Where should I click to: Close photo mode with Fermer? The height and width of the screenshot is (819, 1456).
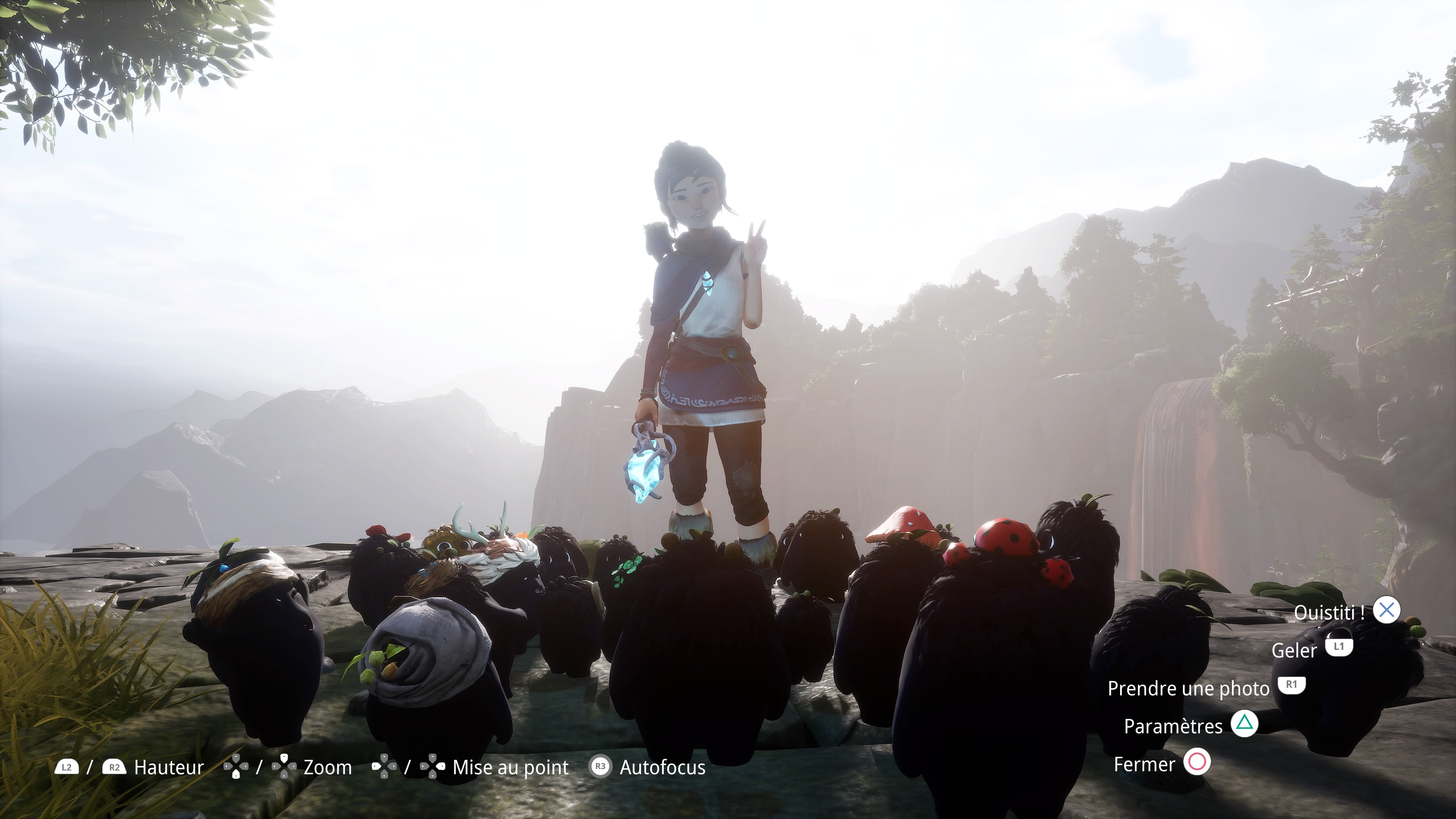1144,764
